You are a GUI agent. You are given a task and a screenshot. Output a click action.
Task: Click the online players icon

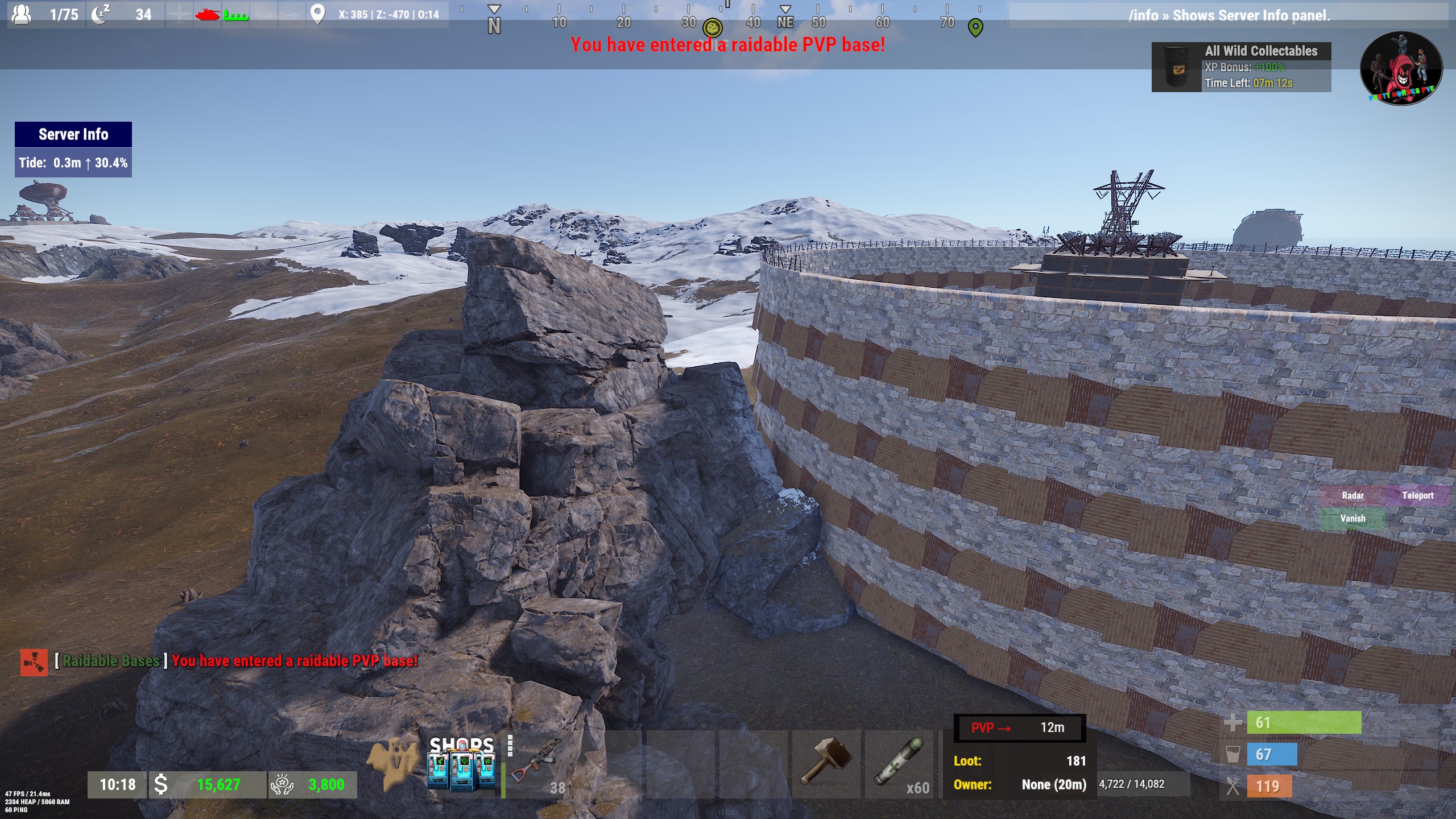22,14
